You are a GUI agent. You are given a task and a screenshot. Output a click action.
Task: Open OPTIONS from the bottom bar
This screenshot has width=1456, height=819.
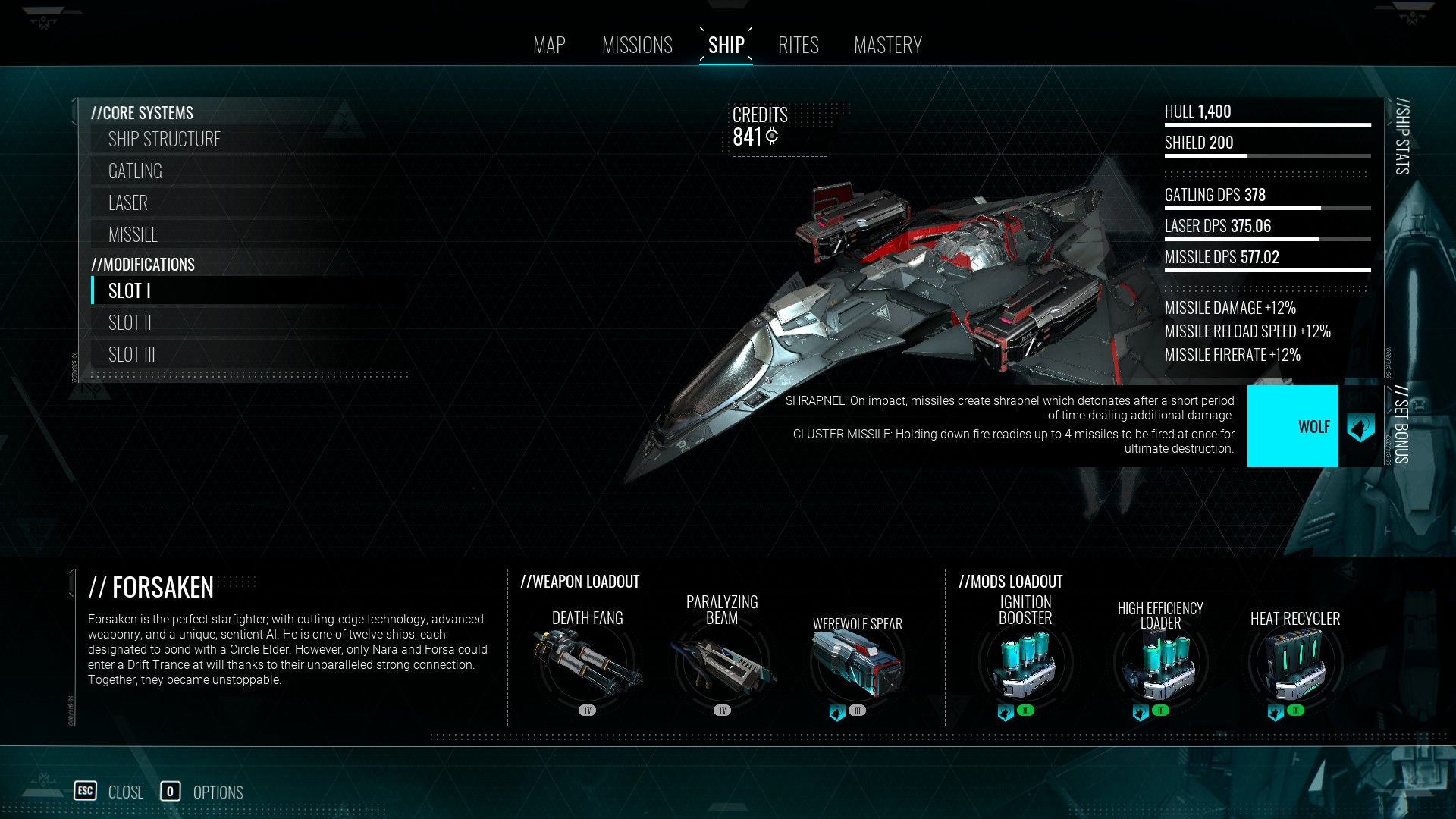pyautogui.click(x=218, y=792)
